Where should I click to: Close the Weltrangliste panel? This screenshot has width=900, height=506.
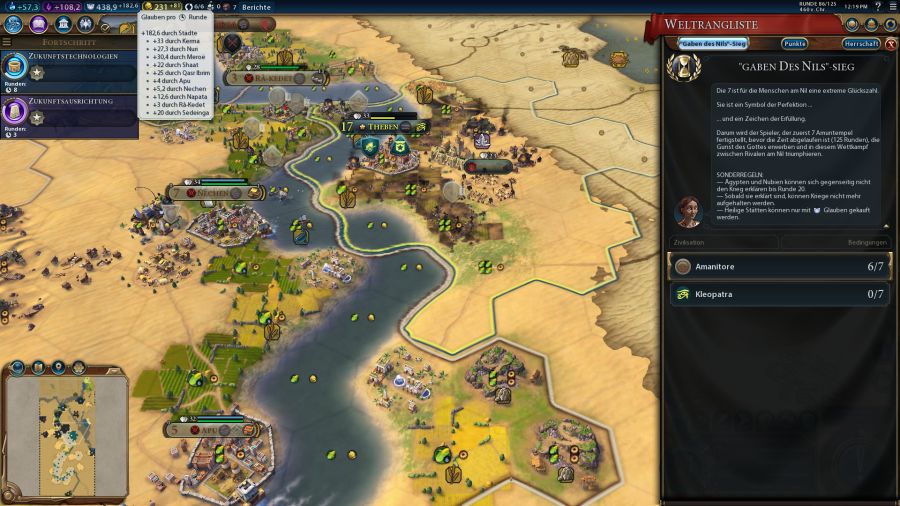point(891,44)
